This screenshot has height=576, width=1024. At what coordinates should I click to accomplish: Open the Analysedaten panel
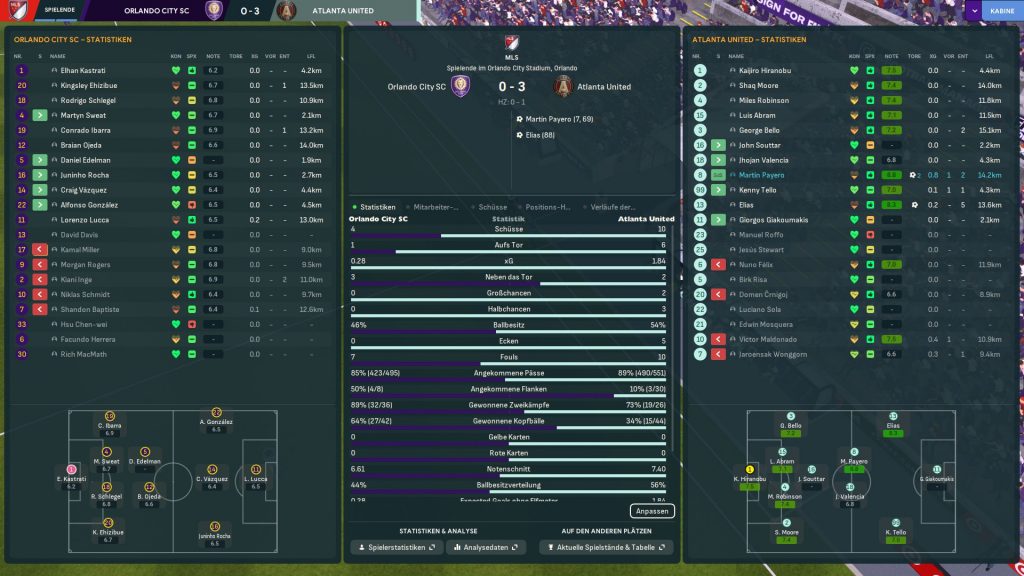[485, 548]
